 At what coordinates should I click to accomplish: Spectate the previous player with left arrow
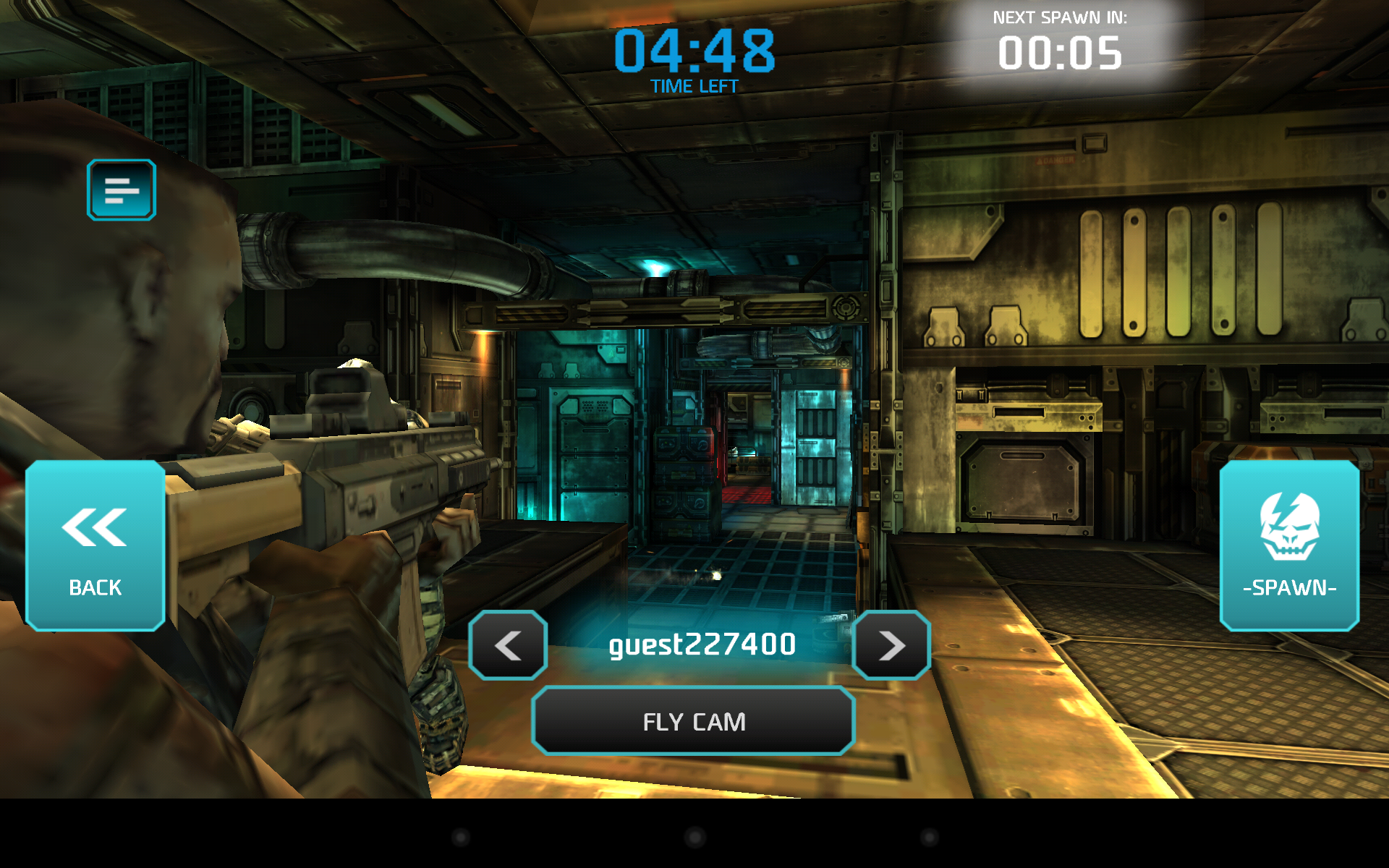point(508,645)
